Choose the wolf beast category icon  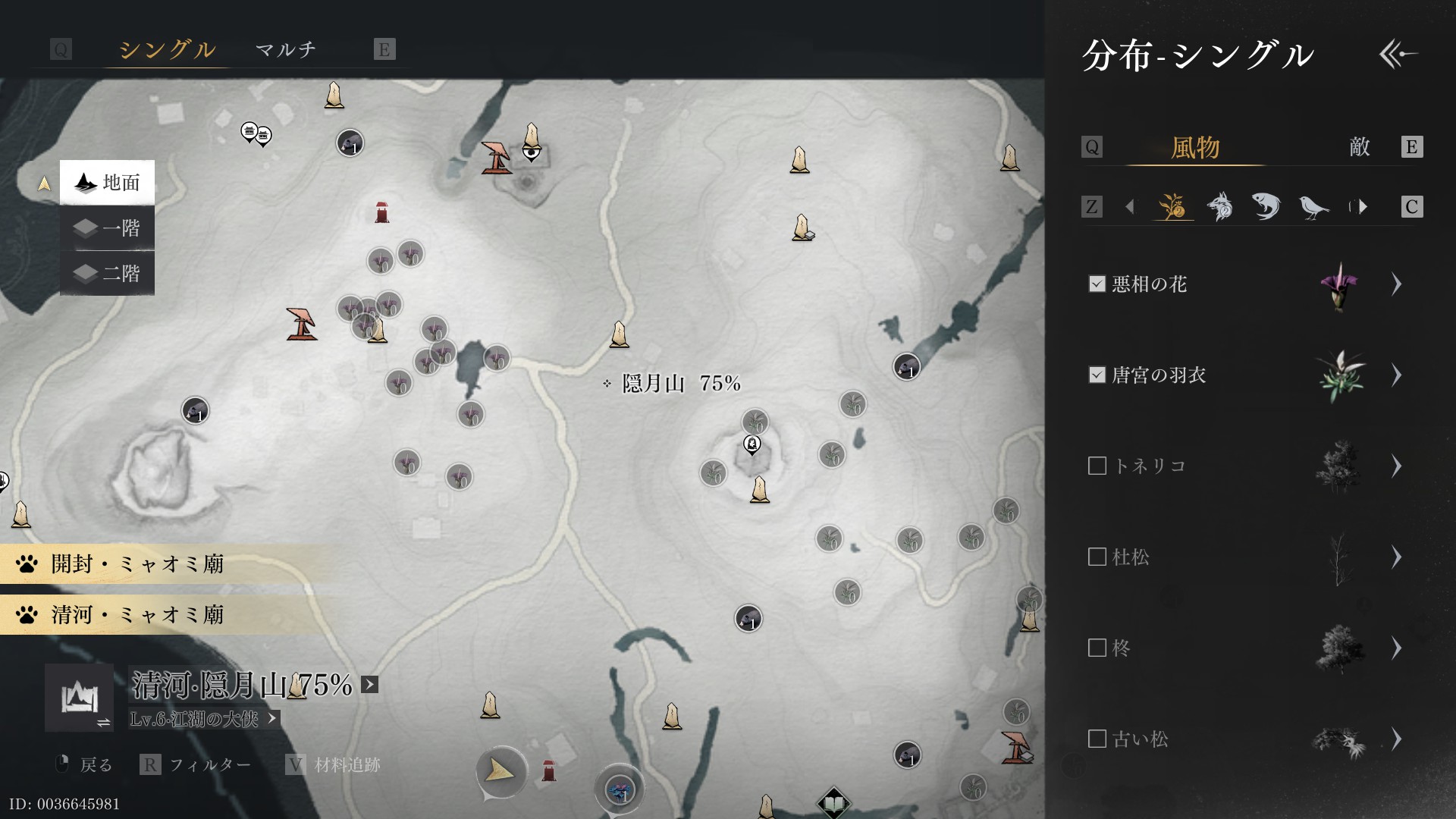click(x=1219, y=206)
